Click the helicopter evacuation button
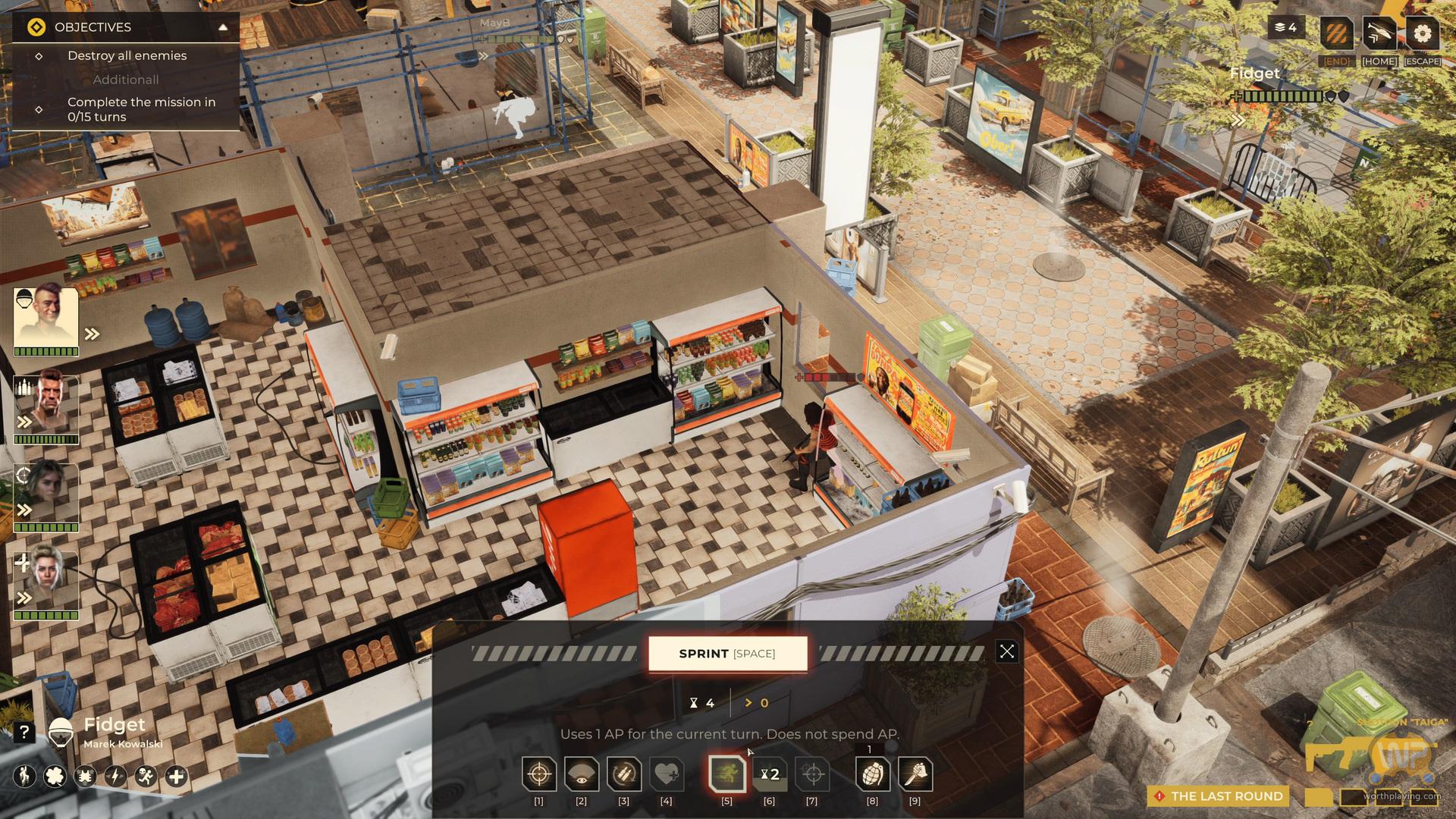Image resolution: width=1456 pixels, height=819 pixels. pyautogui.click(x=1379, y=33)
